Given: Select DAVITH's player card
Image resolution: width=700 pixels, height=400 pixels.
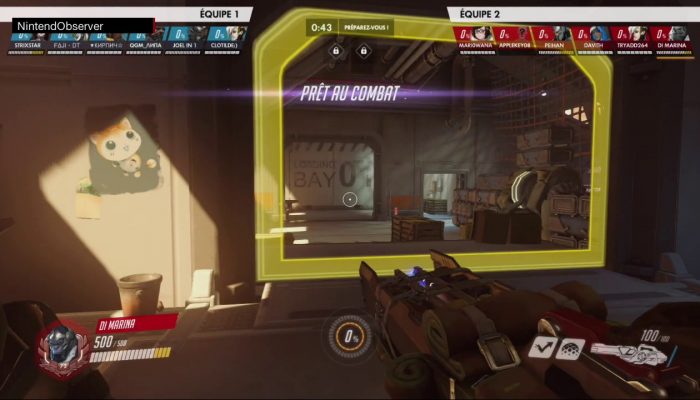Looking at the screenshot, I should pos(594,37).
